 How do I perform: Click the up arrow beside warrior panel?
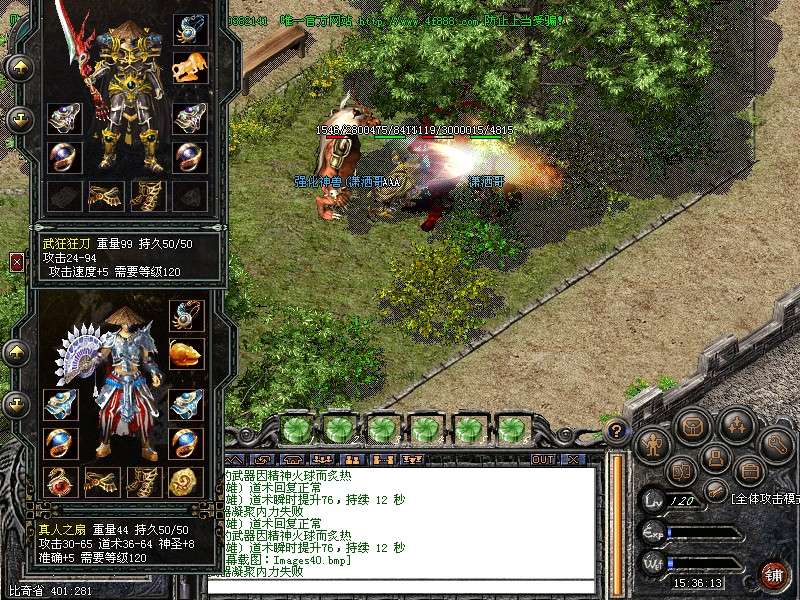point(20,69)
